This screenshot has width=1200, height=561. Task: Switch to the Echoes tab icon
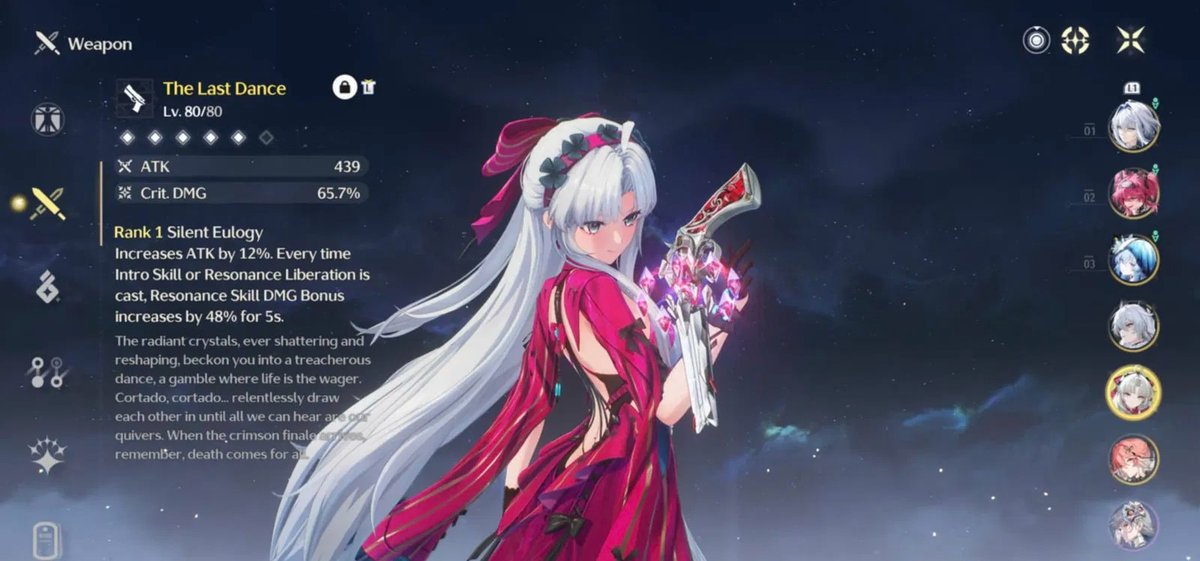point(47,287)
